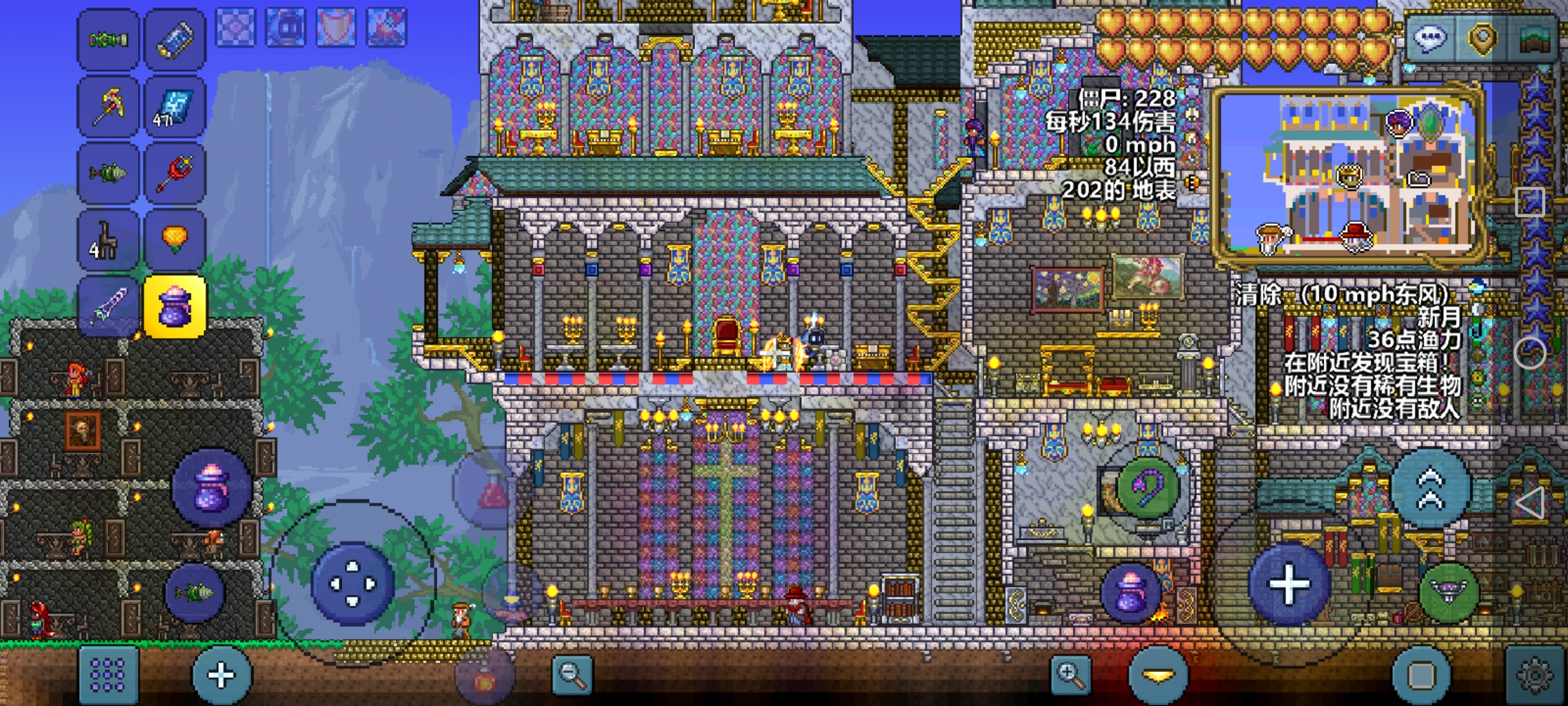
Task: Pick the orange flower hotbar slot
Action: 174,239
